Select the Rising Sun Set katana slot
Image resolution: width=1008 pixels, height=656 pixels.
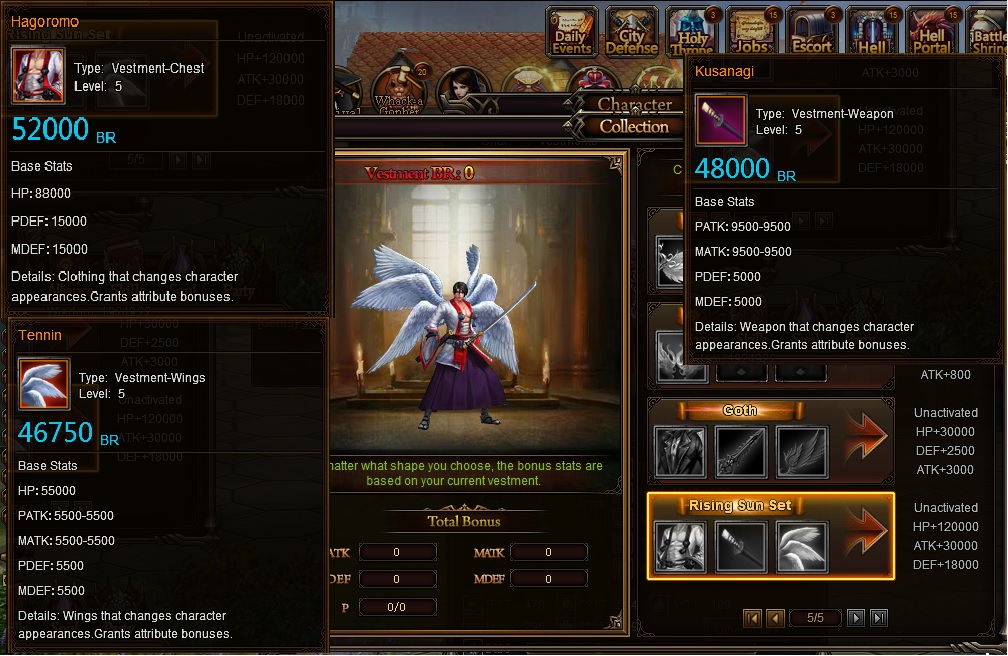click(741, 547)
